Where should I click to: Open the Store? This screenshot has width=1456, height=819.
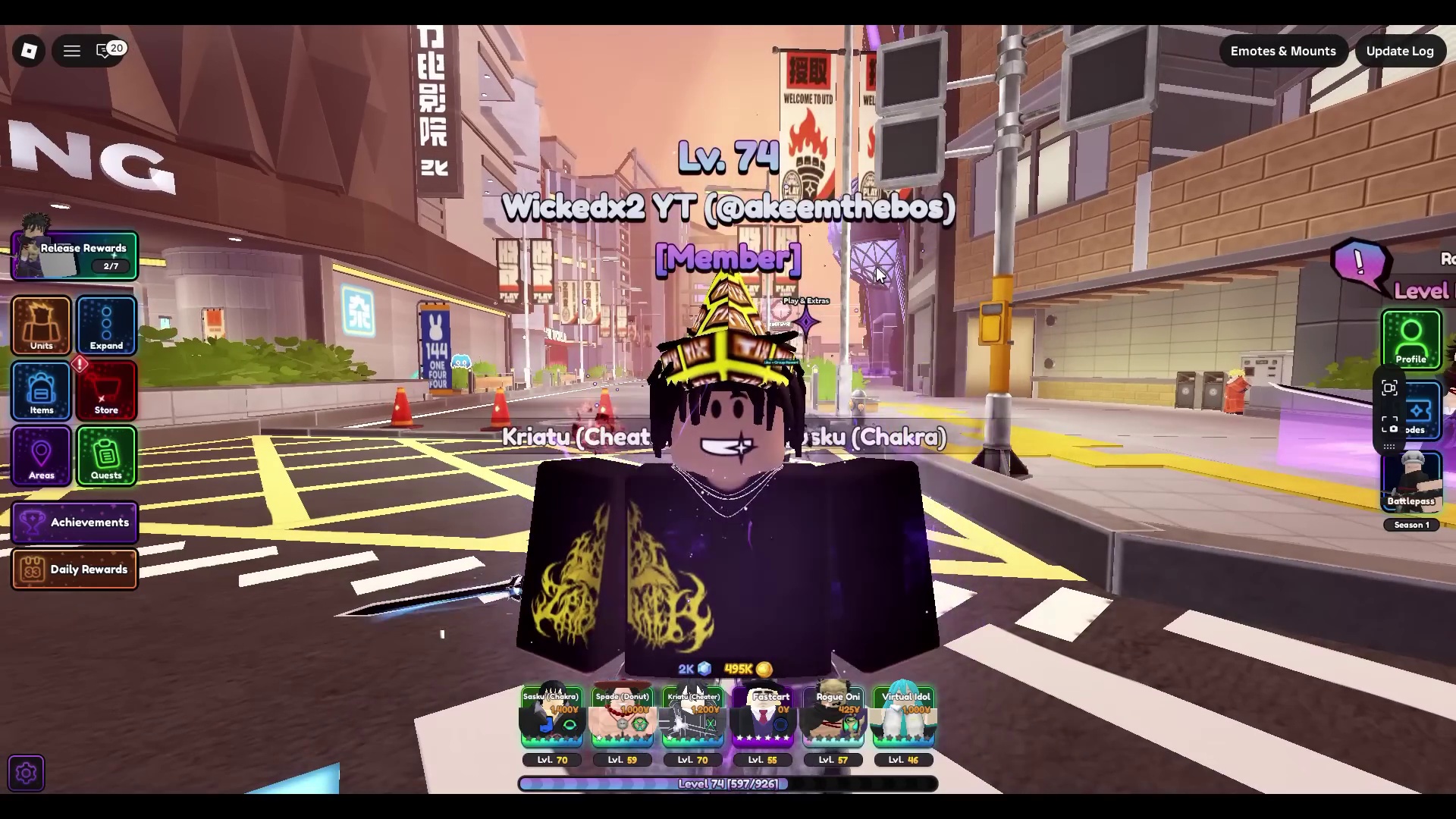[x=106, y=391]
